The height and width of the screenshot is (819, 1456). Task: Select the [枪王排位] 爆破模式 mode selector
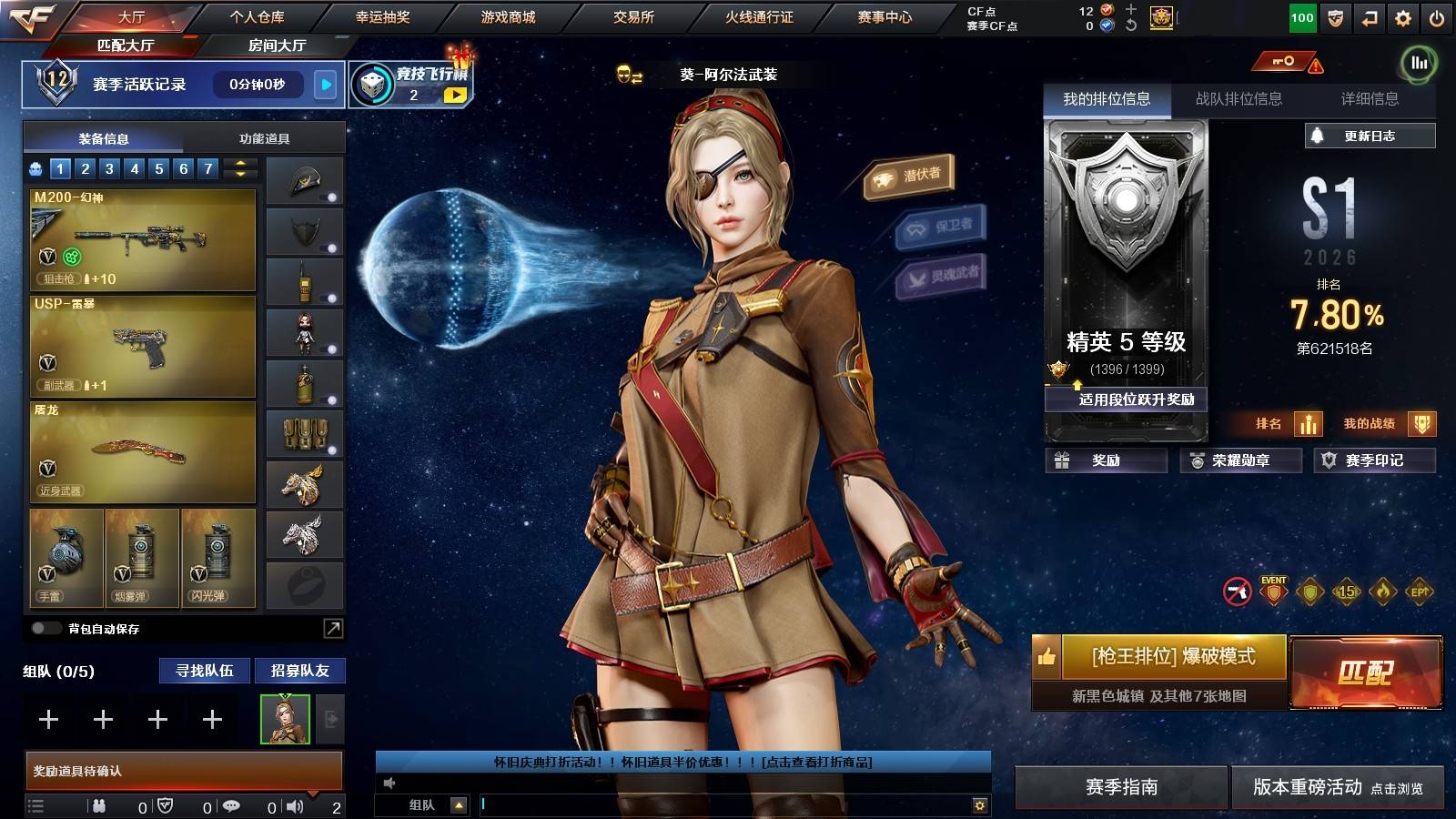tap(1173, 656)
